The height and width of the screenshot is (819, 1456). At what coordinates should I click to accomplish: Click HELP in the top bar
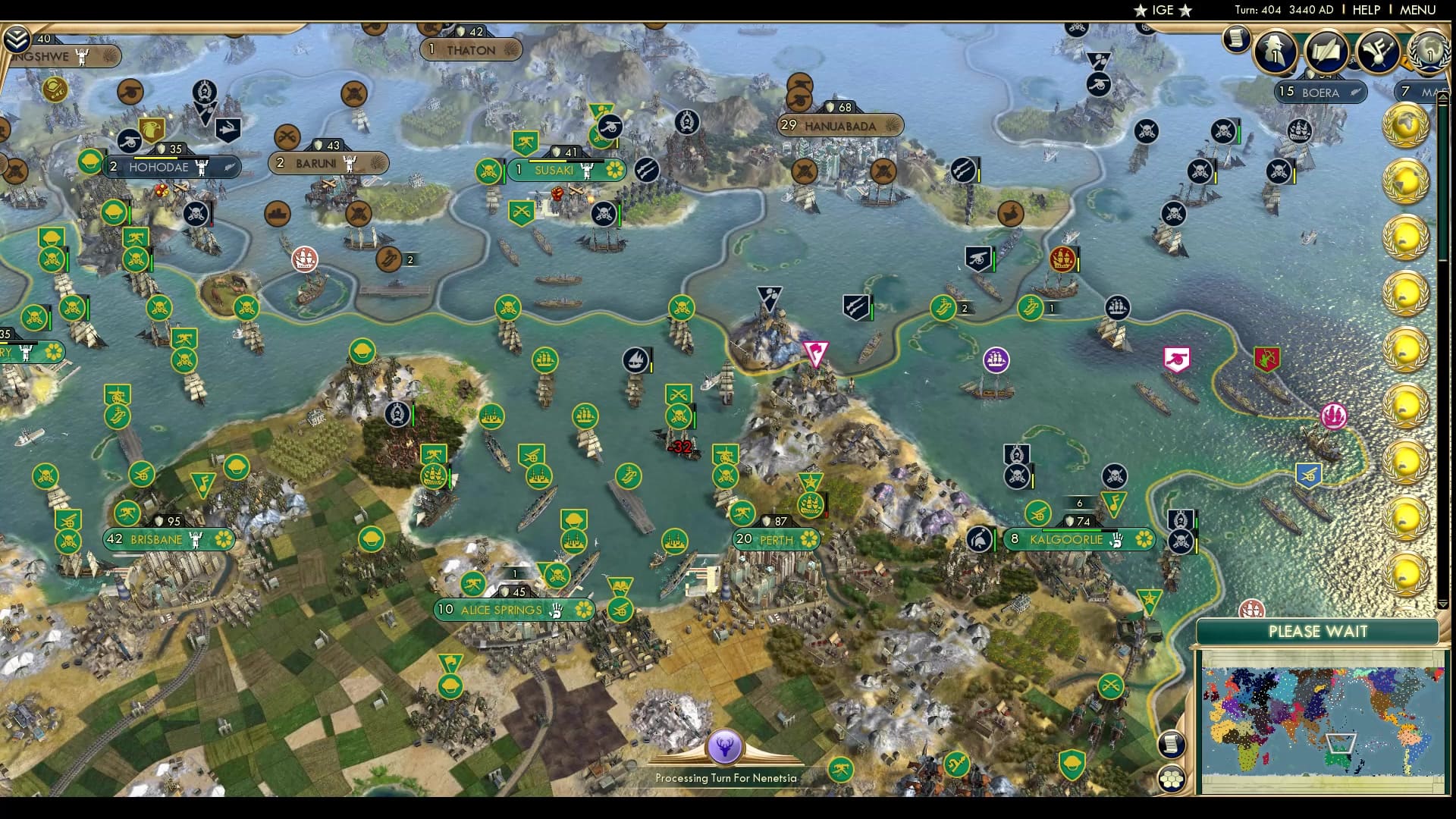tap(1365, 10)
